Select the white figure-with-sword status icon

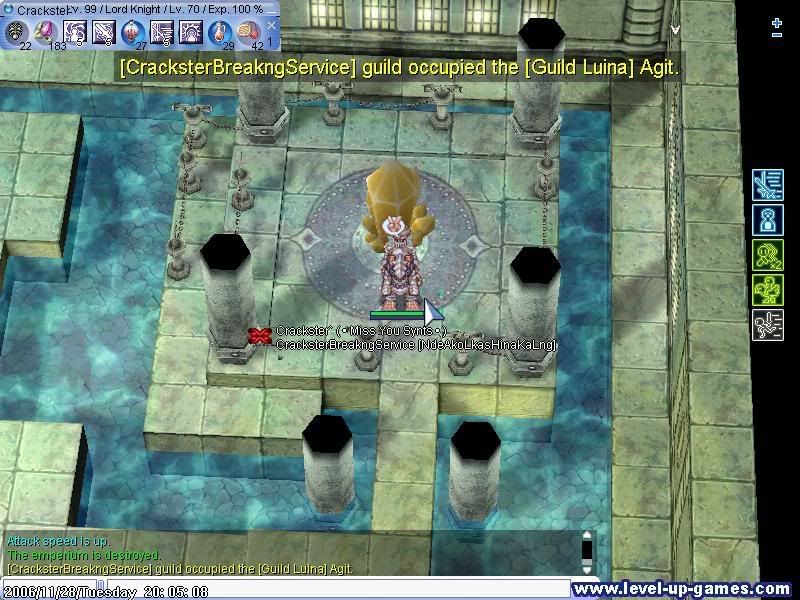[767, 326]
